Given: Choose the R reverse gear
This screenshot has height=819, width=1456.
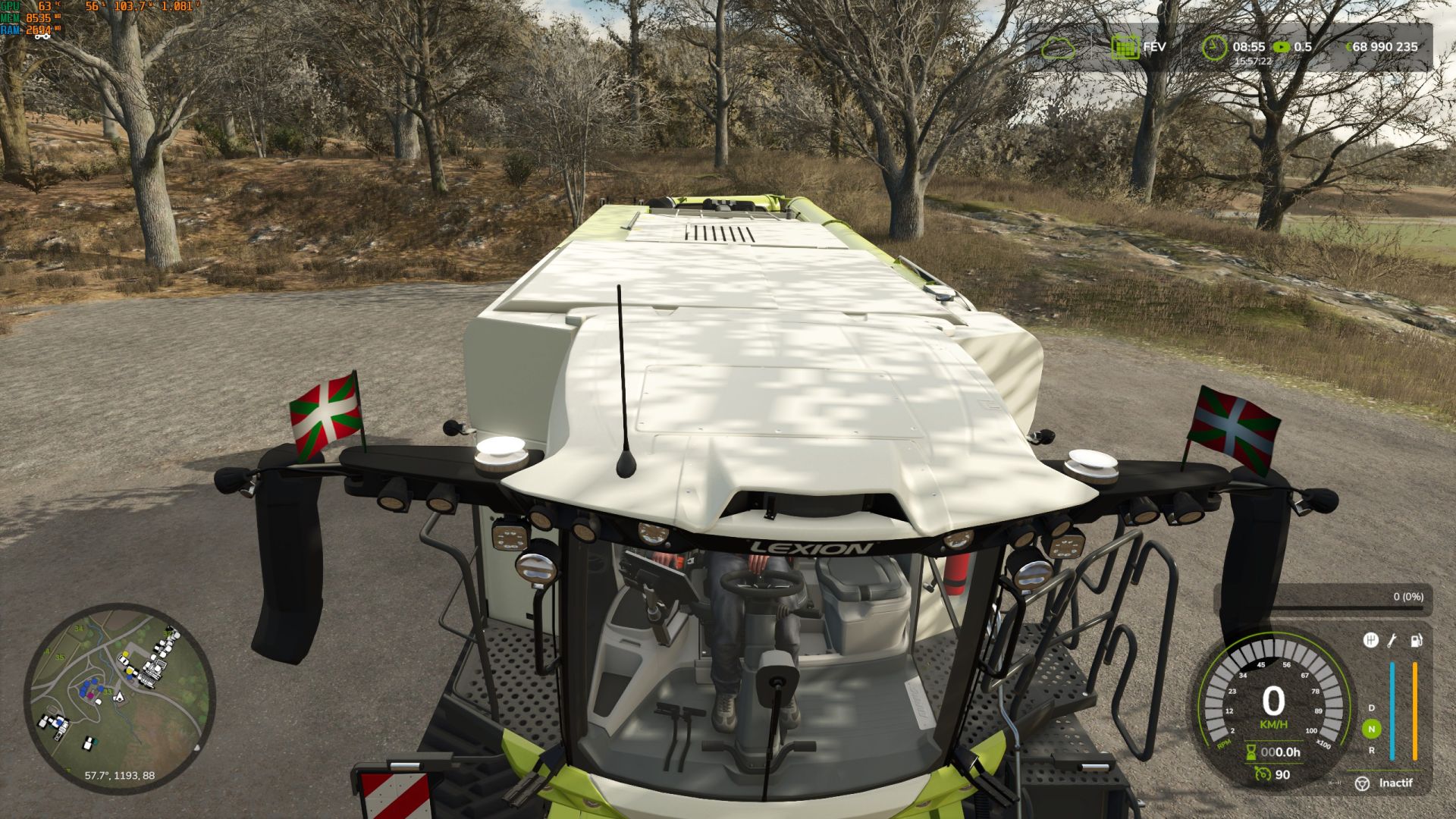Looking at the screenshot, I should point(1371,750).
